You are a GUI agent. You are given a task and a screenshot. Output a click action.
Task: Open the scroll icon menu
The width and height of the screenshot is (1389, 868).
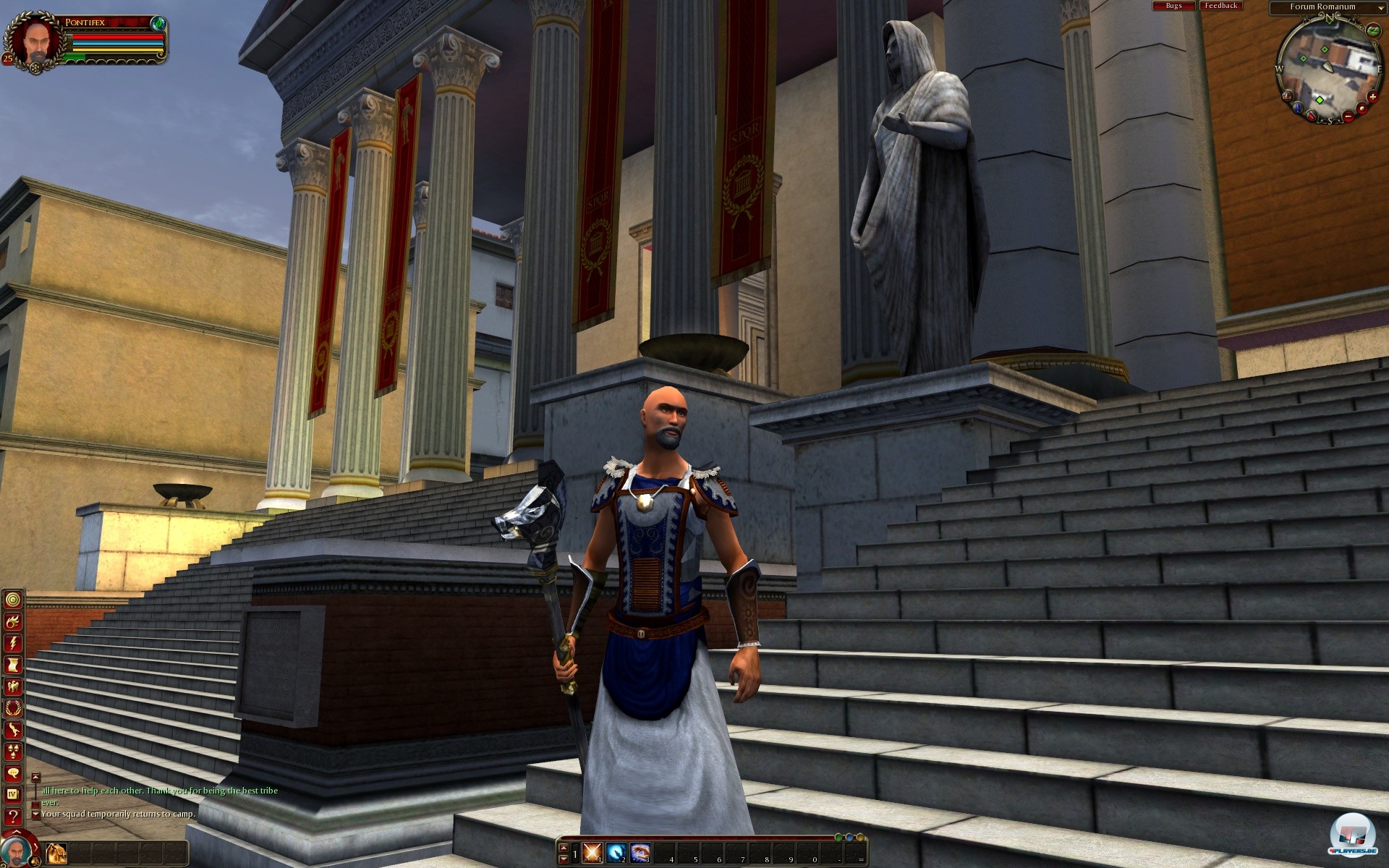point(13,665)
